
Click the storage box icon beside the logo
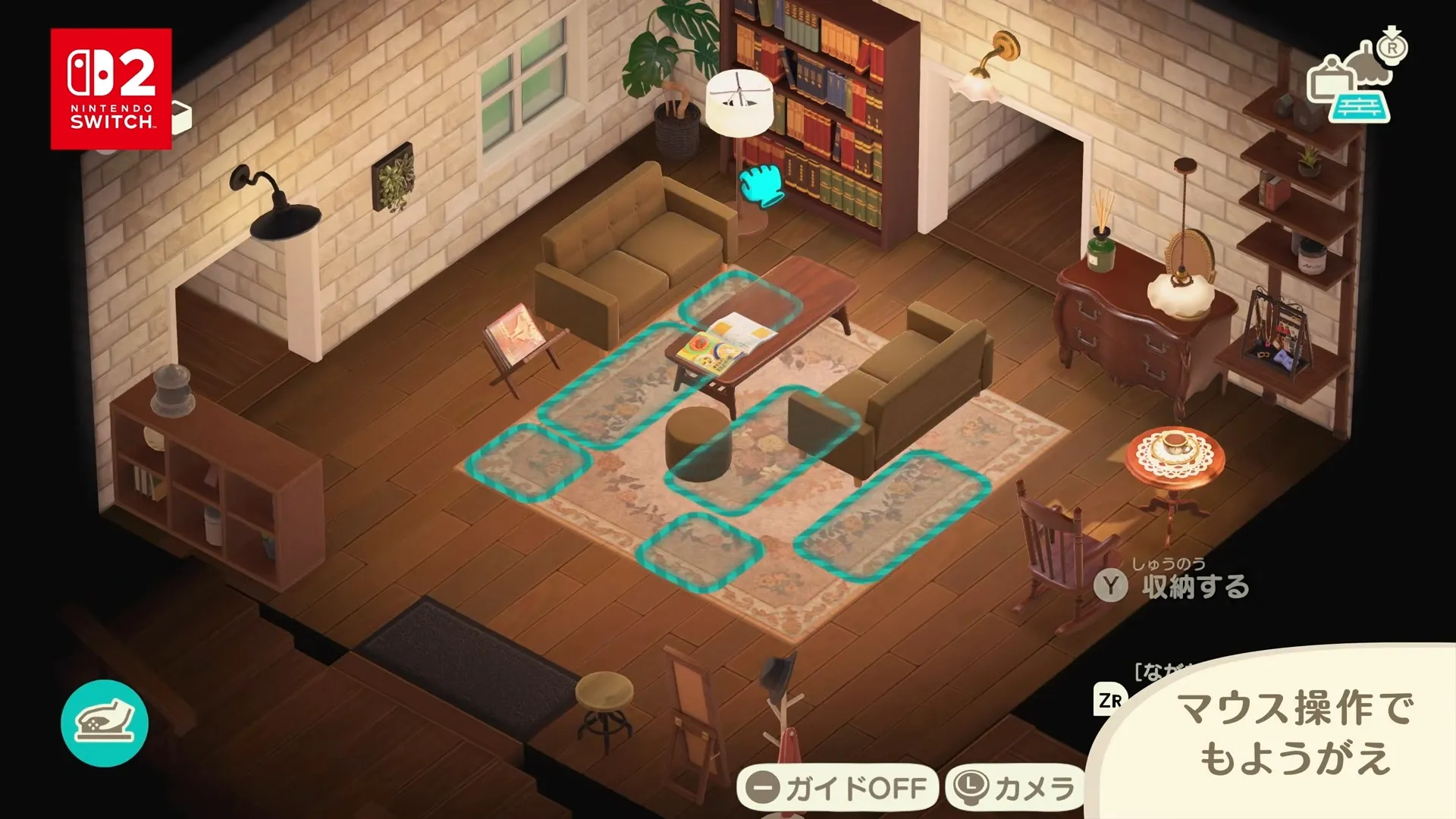182,118
